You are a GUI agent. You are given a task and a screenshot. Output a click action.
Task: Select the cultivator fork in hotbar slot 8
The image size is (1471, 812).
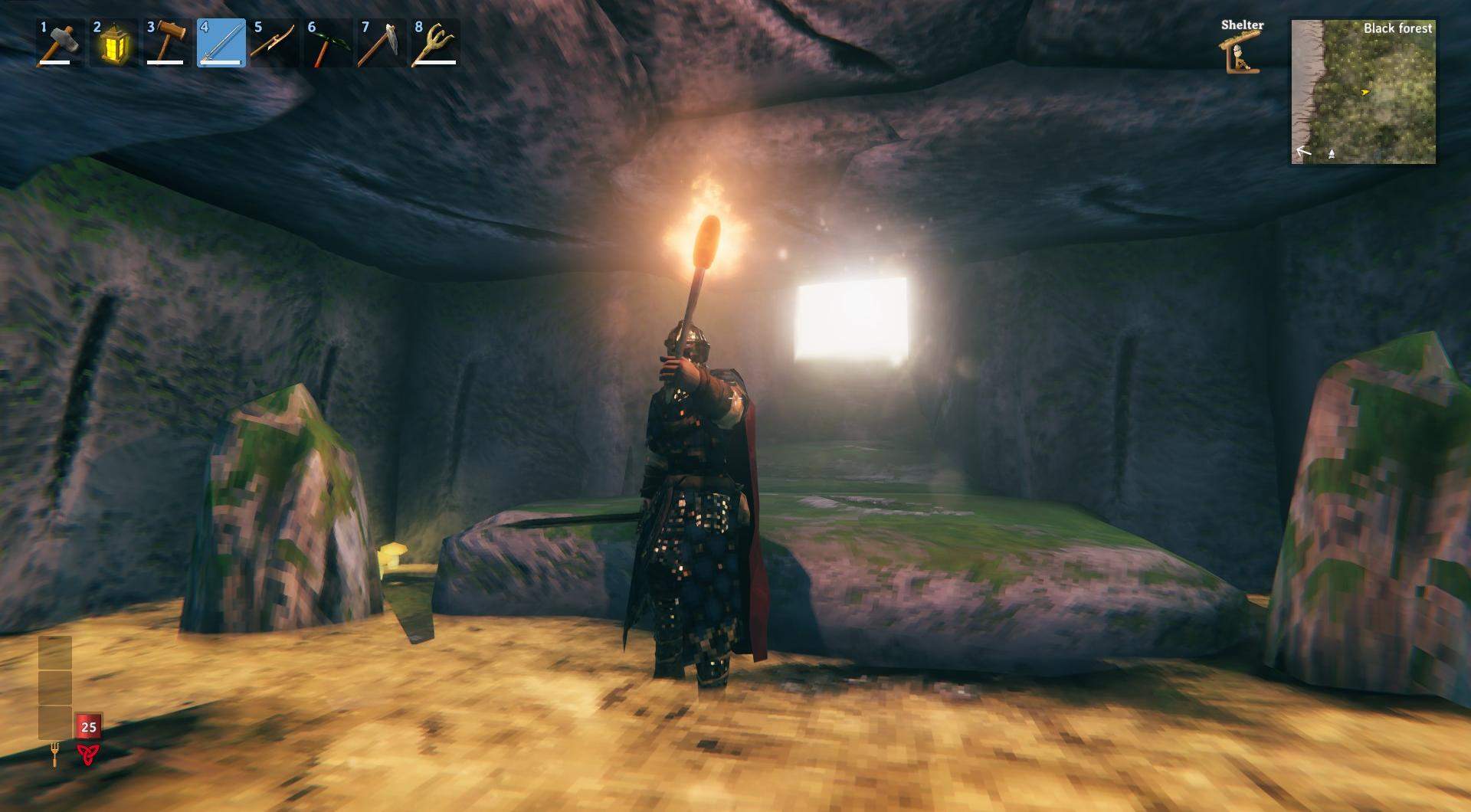click(435, 44)
